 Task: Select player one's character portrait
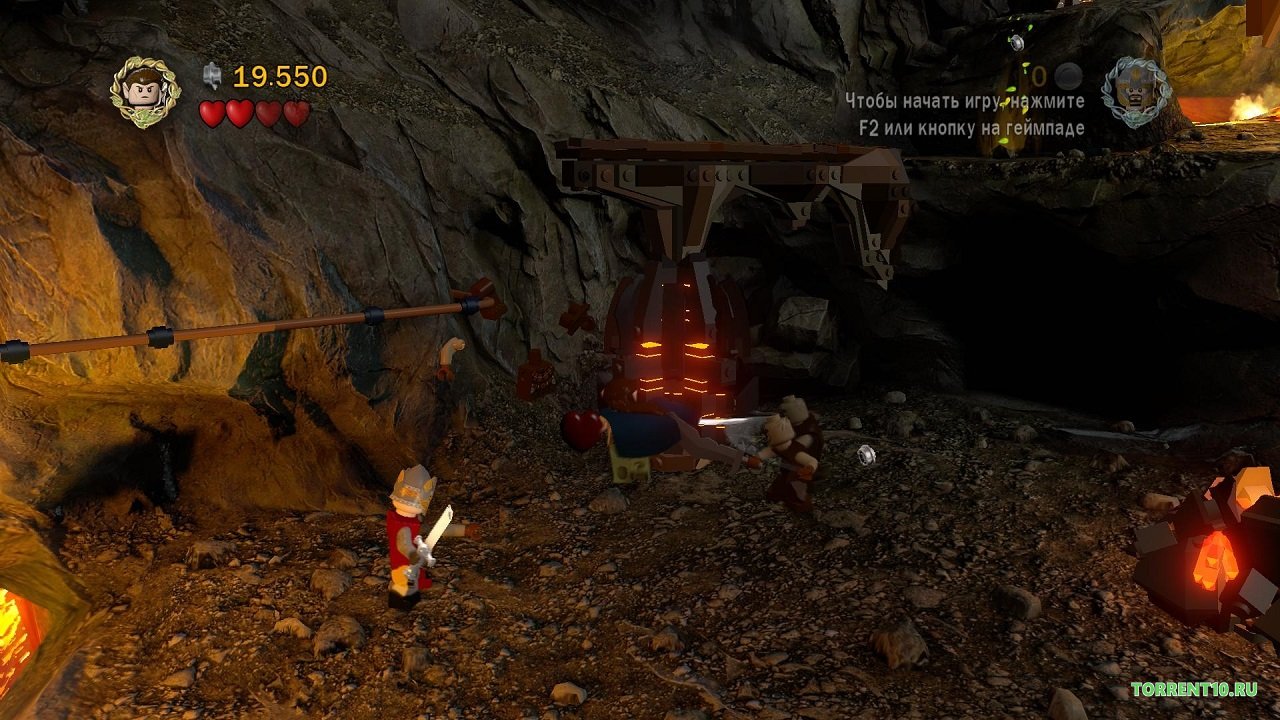(145, 91)
